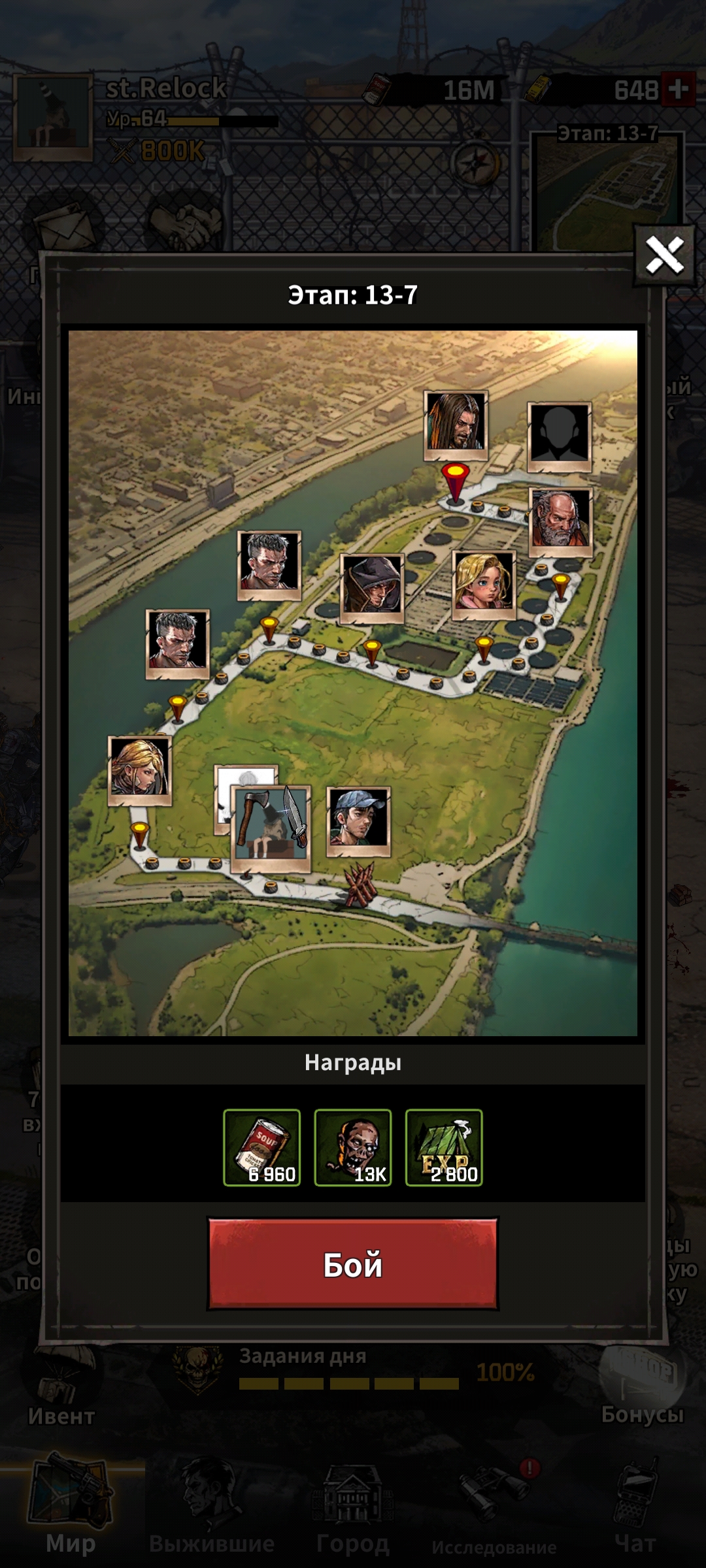Close the Этап 13-7 stage popup
706x1568 pixels.
tap(664, 255)
